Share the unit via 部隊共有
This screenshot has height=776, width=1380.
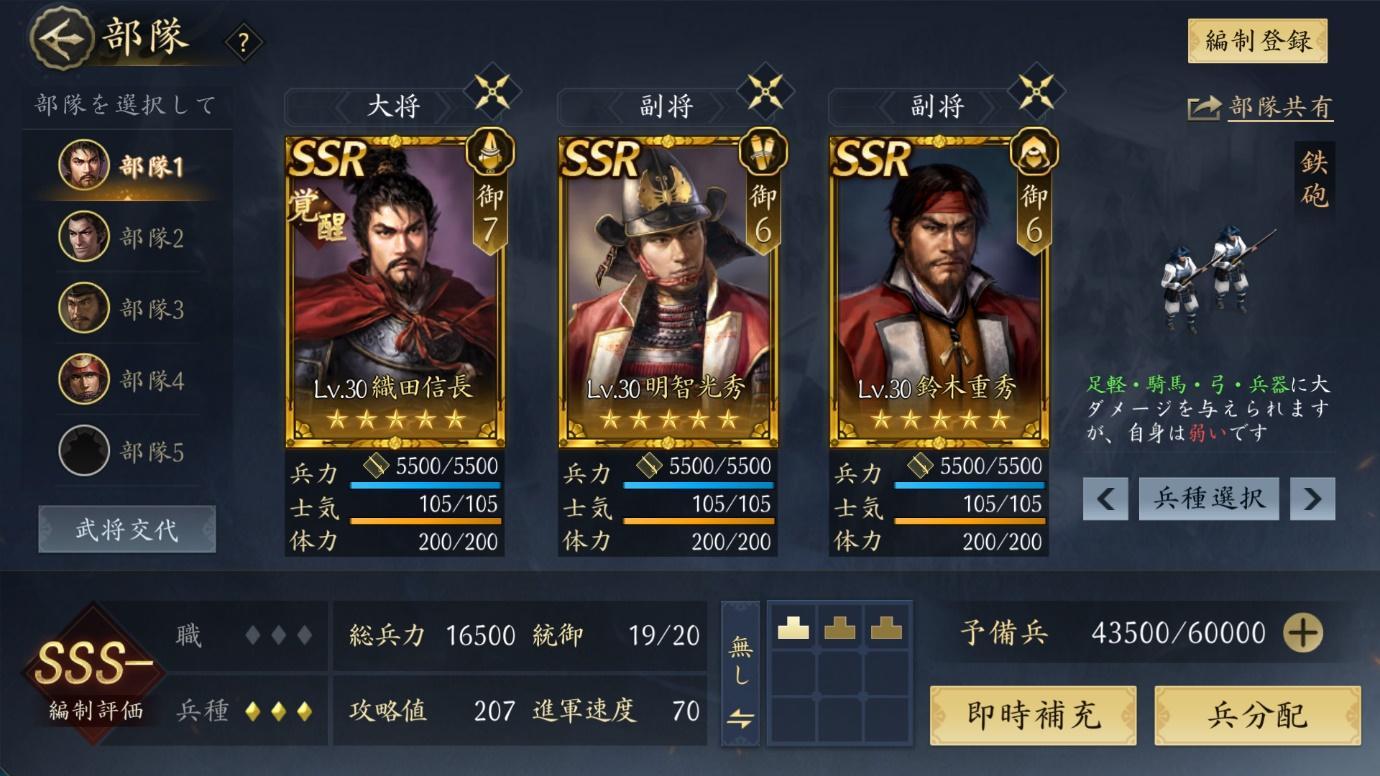click(1261, 108)
